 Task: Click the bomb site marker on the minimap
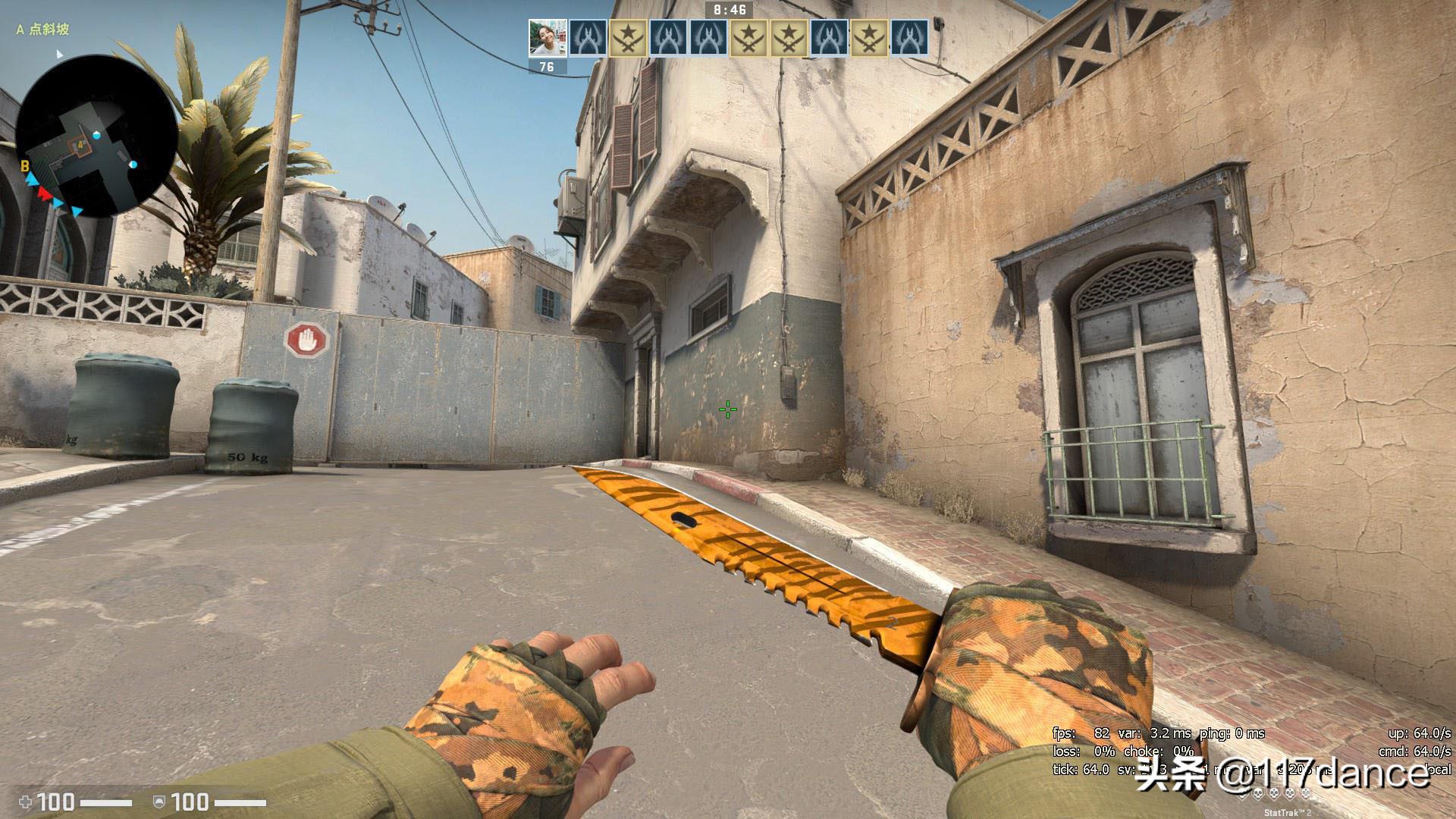click(x=80, y=146)
